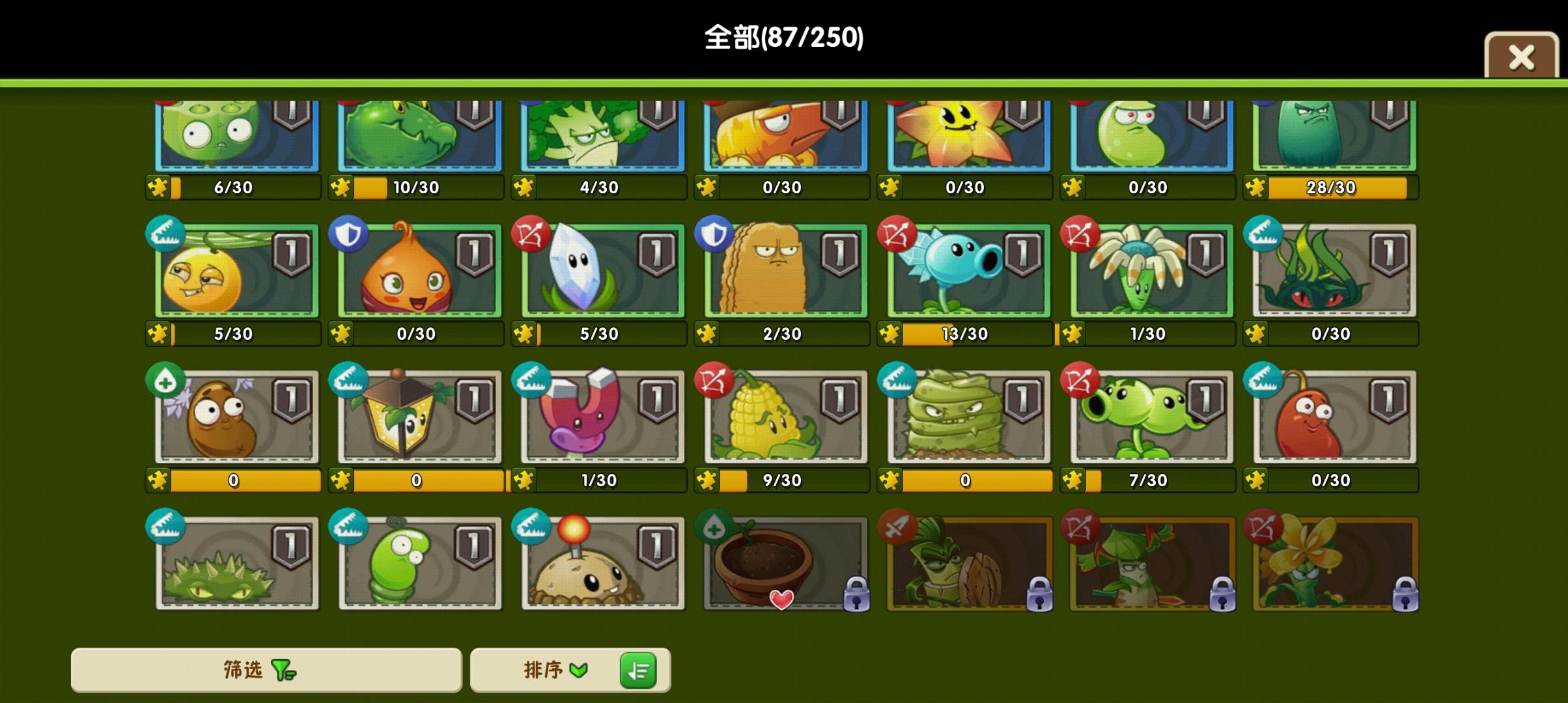
Task: Select the corn Kernel-pult card
Action: pyautogui.click(x=781, y=420)
